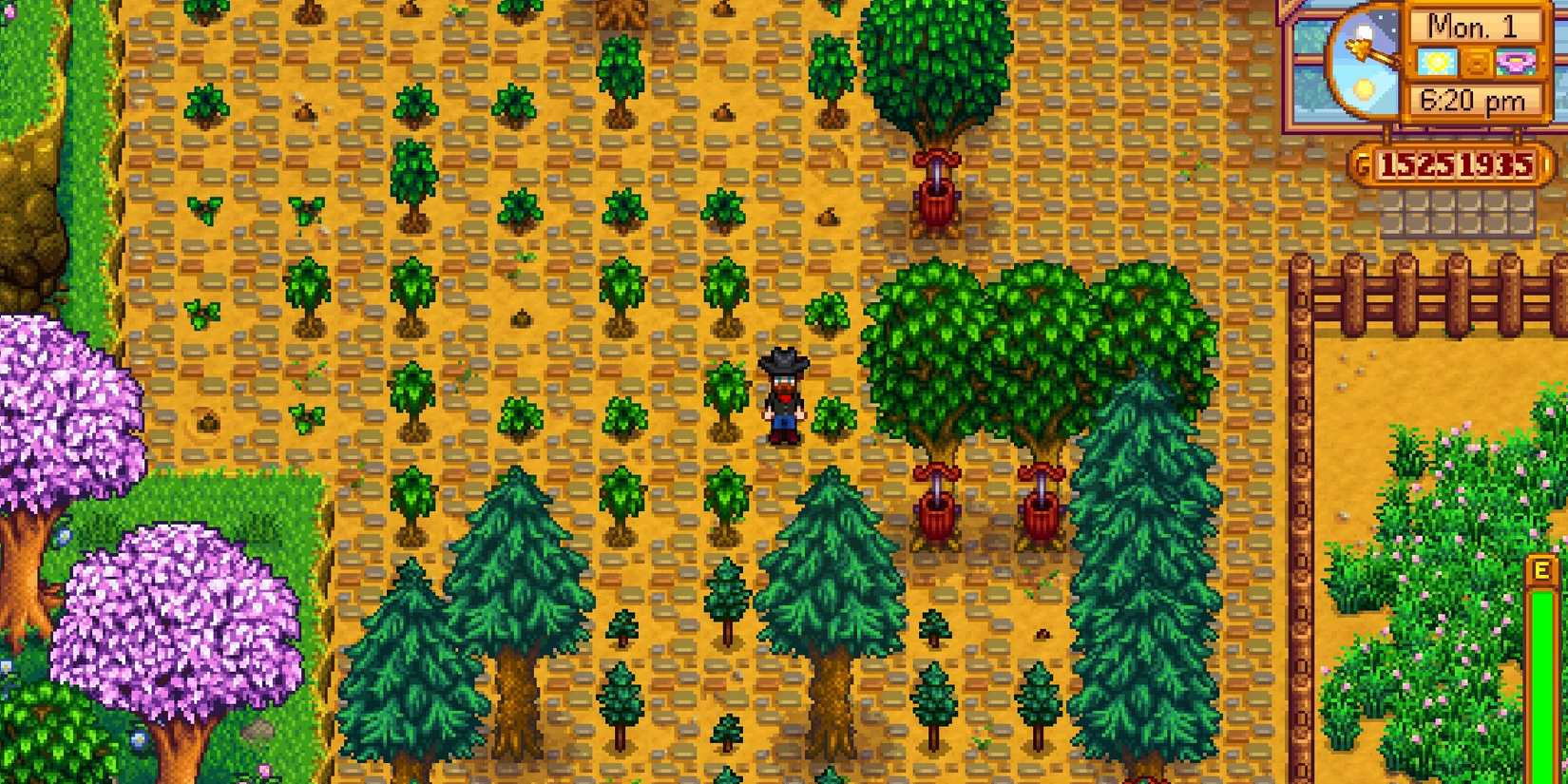Click the sun weather icon on the clock

pos(1436,62)
